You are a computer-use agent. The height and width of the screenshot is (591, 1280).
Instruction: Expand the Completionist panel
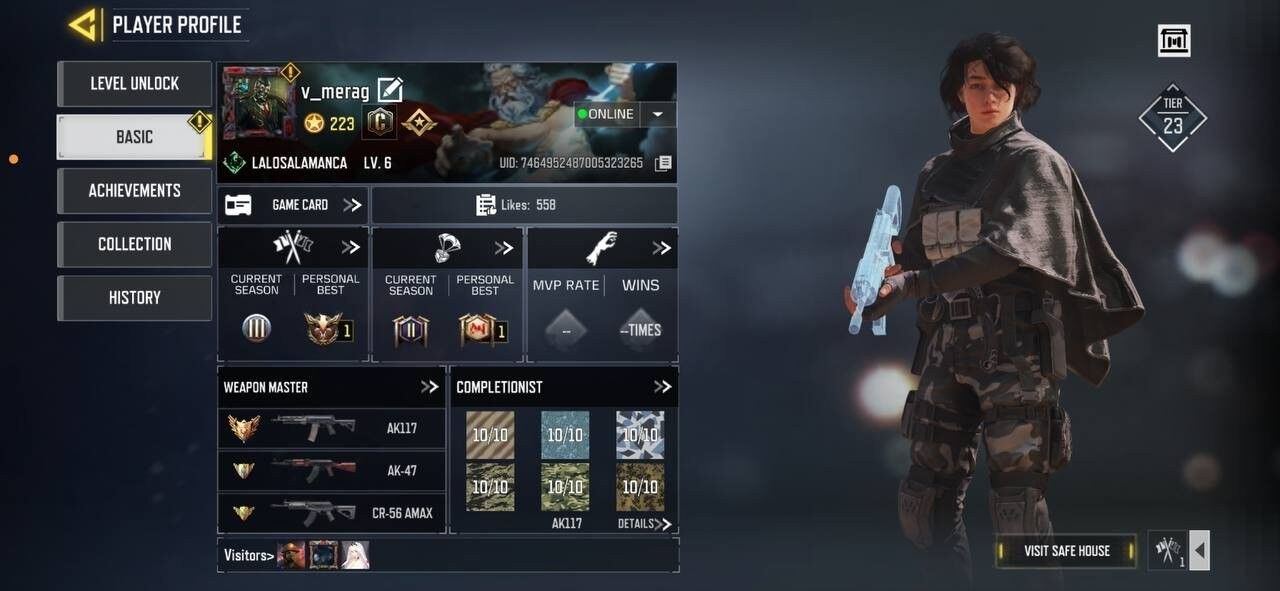(x=662, y=387)
